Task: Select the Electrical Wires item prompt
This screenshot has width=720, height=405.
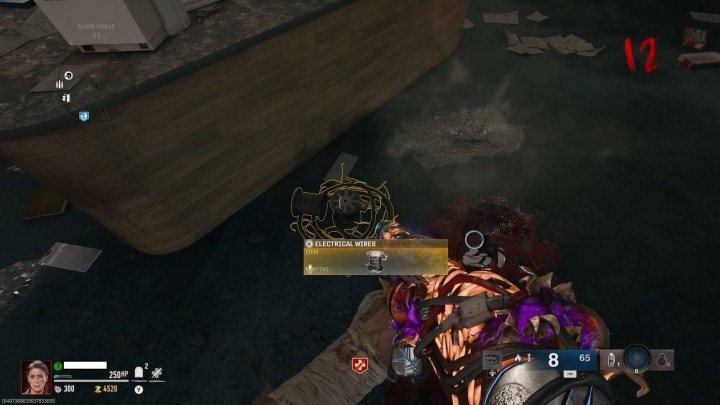Action: click(375, 257)
